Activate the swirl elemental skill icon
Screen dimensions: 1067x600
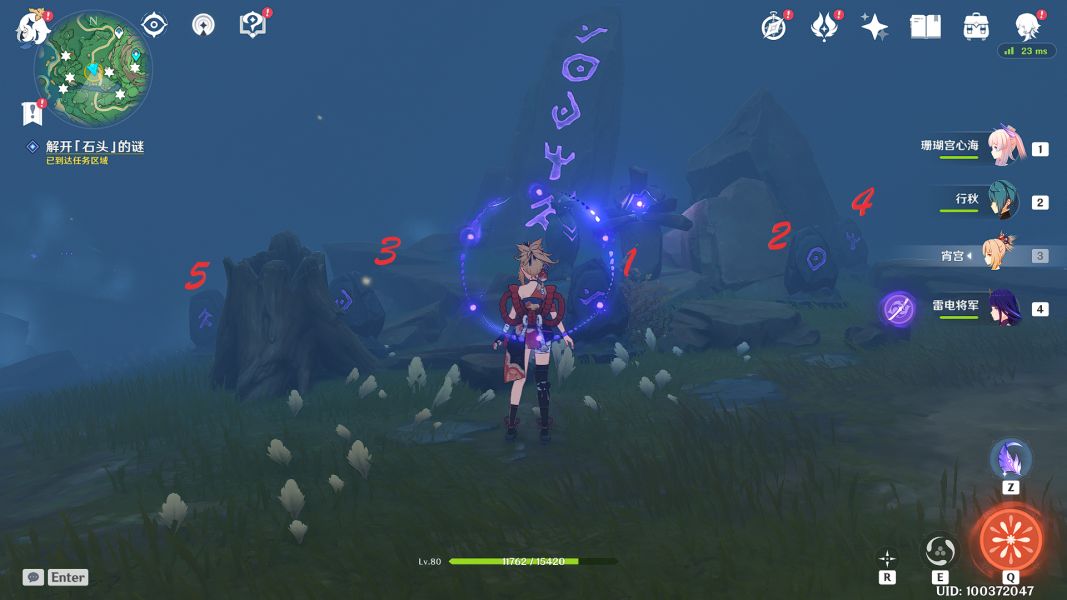(941, 549)
